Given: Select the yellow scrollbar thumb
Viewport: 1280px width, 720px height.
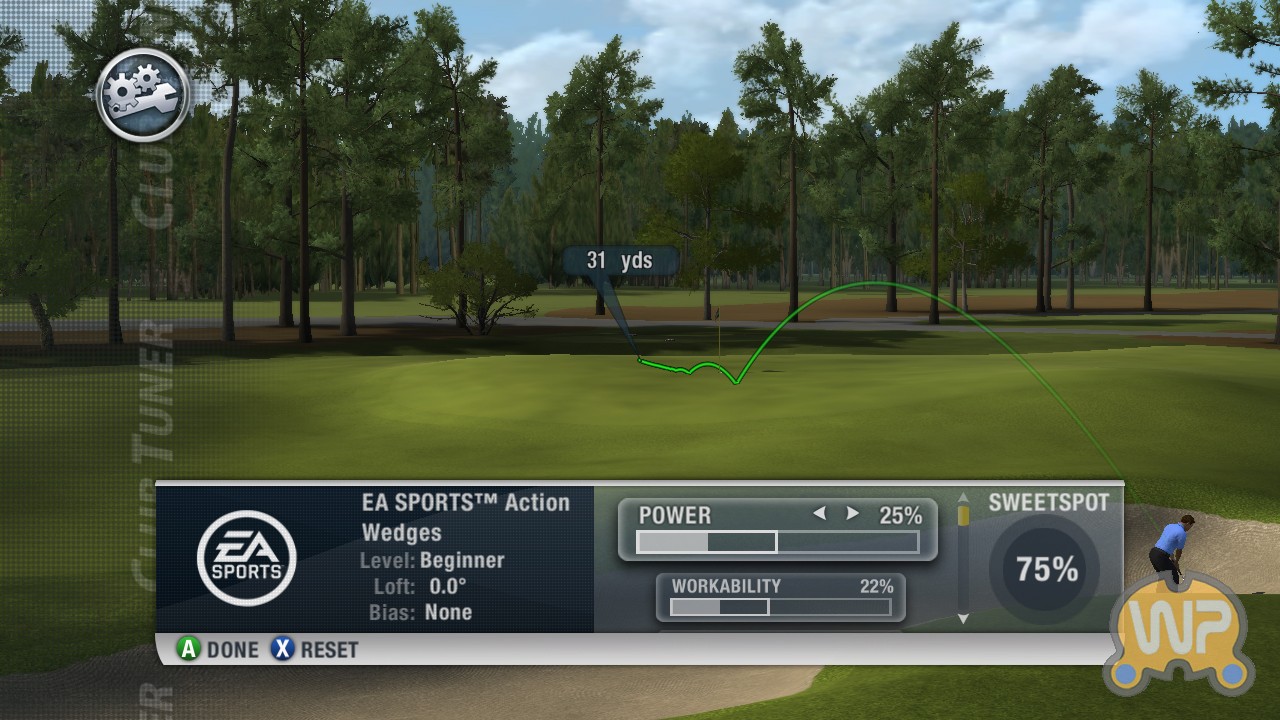Looking at the screenshot, I should click(x=963, y=515).
